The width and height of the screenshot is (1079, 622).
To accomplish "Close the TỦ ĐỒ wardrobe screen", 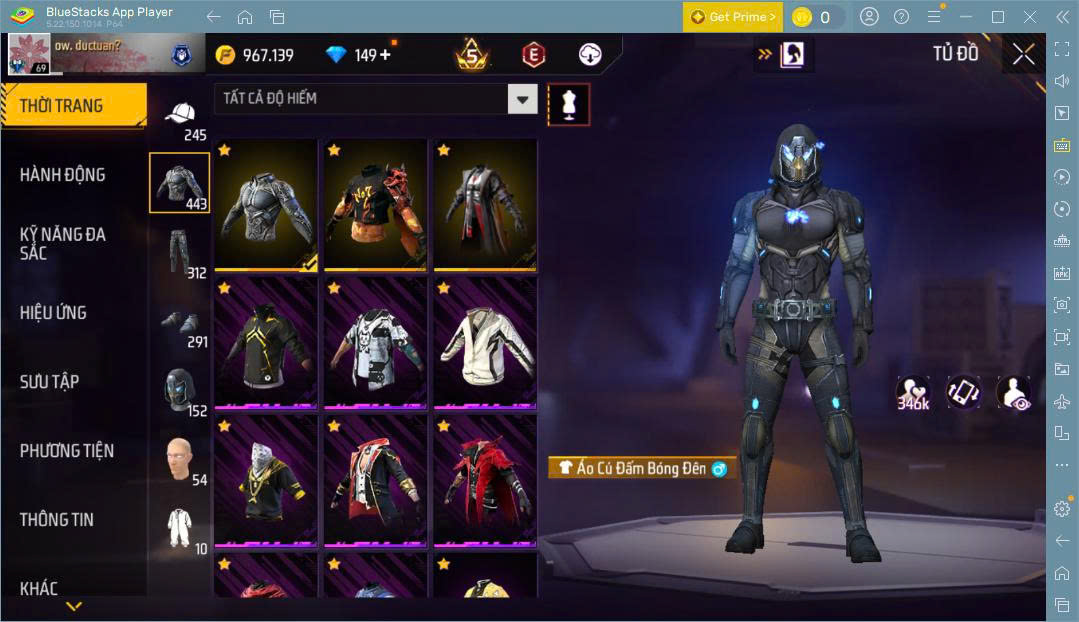I will point(1023,54).
